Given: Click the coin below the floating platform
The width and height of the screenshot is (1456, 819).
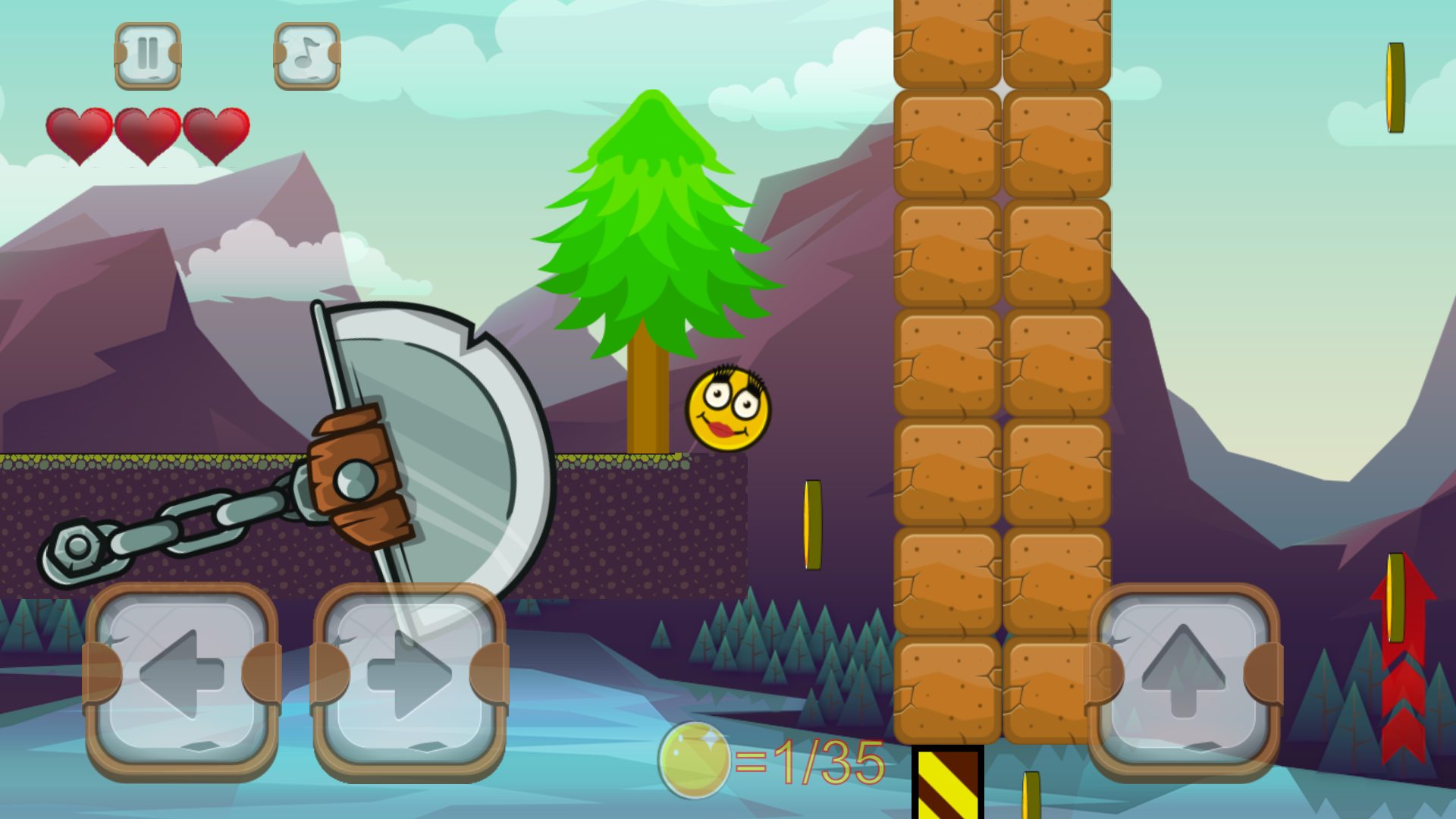Looking at the screenshot, I should click(811, 523).
